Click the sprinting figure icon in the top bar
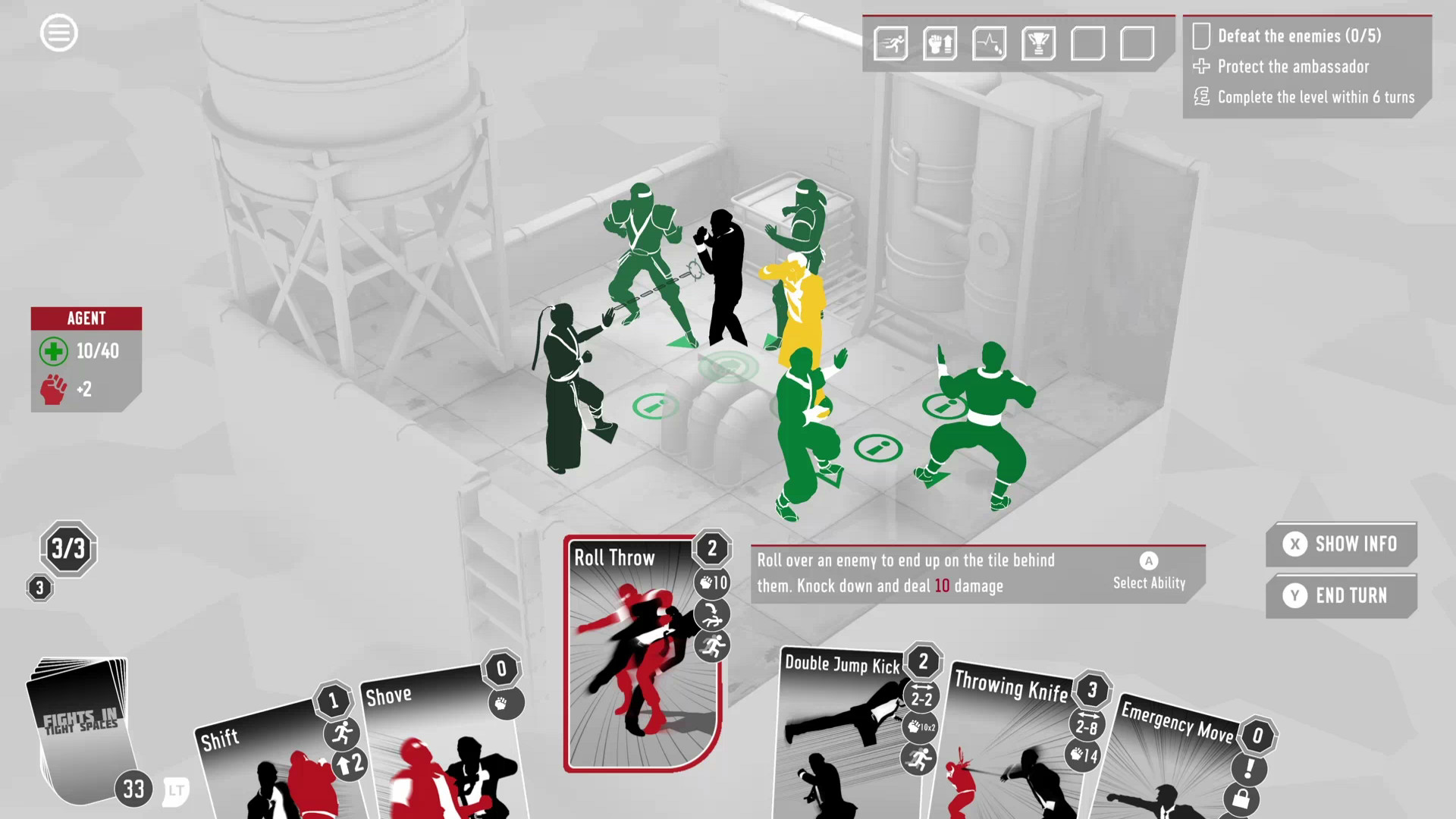This screenshot has width=1456, height=819. 890,44
